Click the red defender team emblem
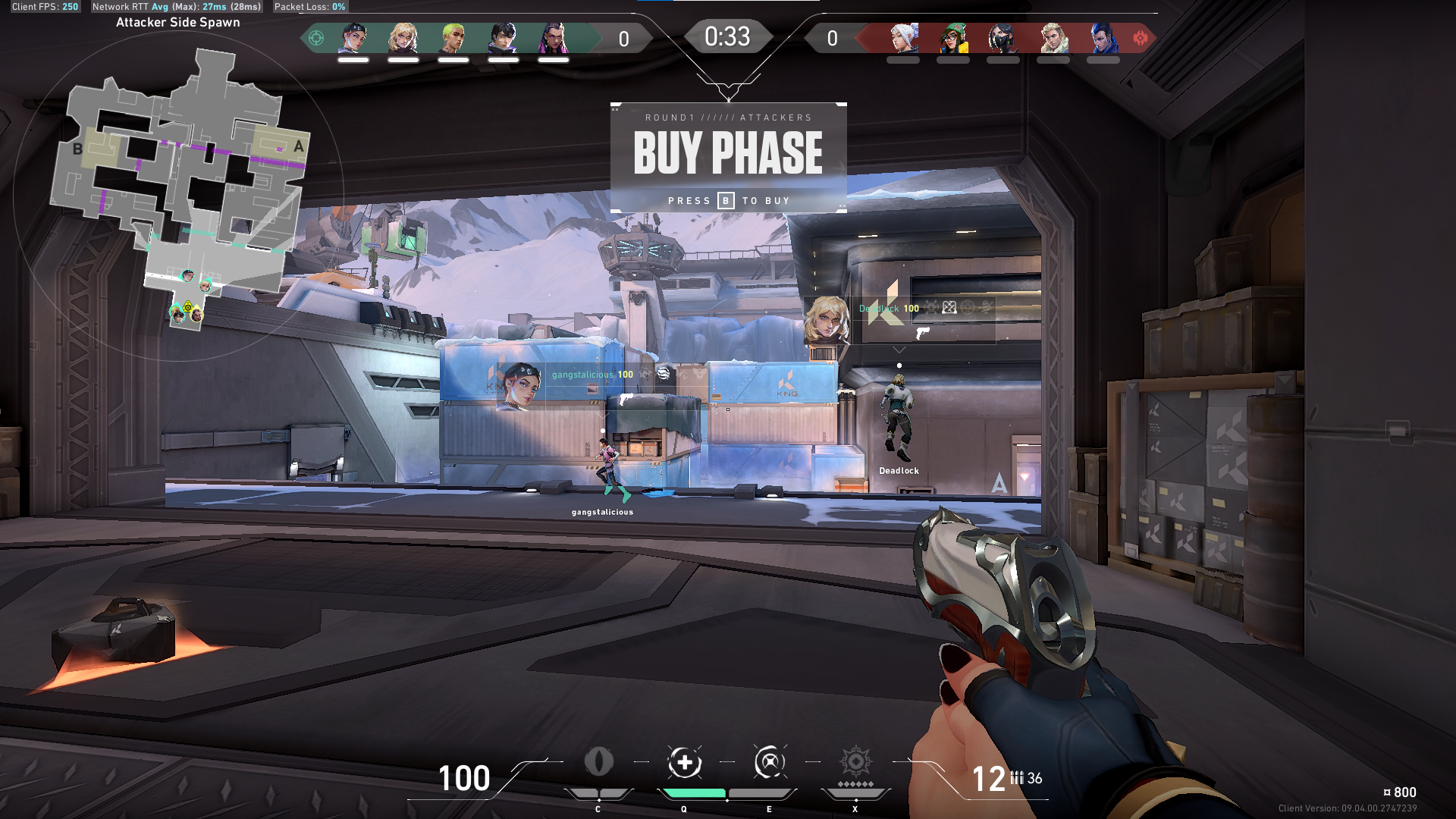This screenshot has height=819, width=1456. [x=1140, y=38]
